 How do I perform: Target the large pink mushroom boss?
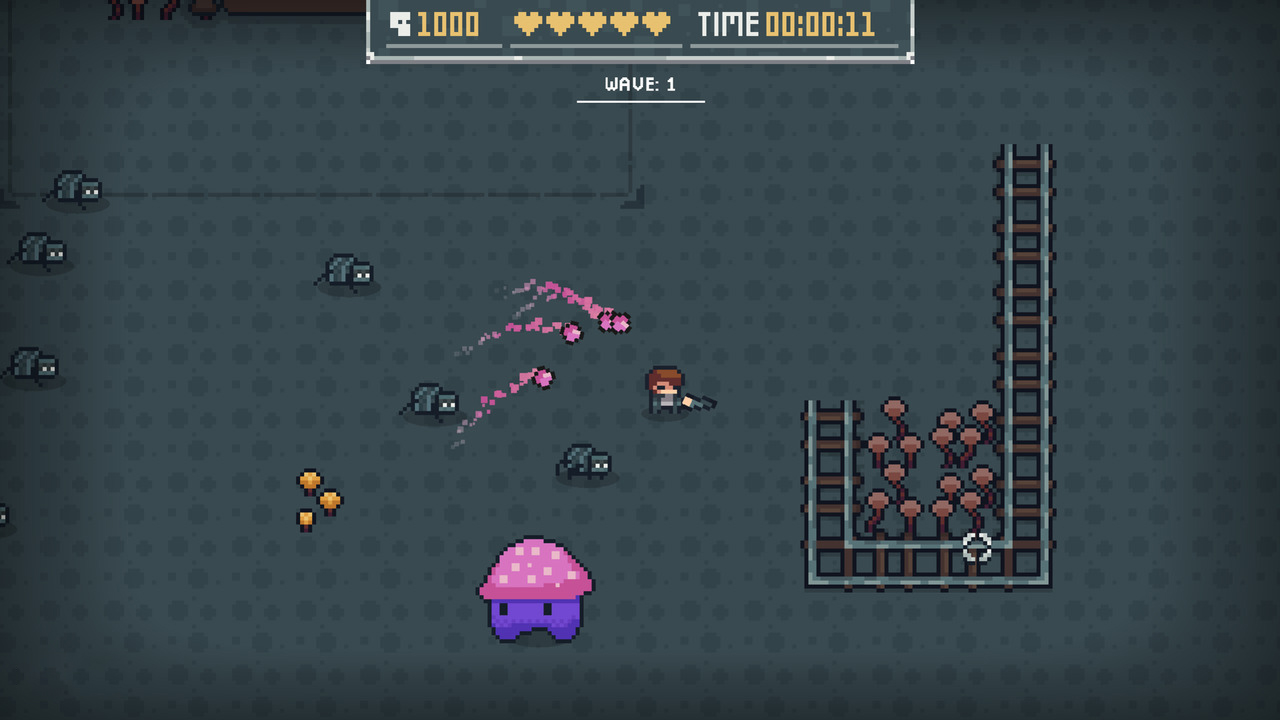click(535, 590)
